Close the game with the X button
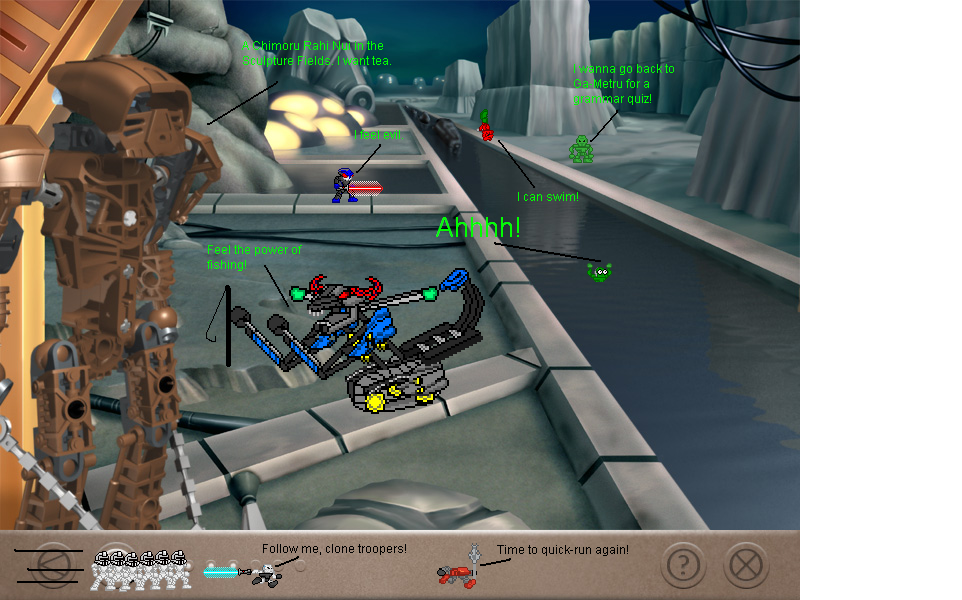 point(745,566)
